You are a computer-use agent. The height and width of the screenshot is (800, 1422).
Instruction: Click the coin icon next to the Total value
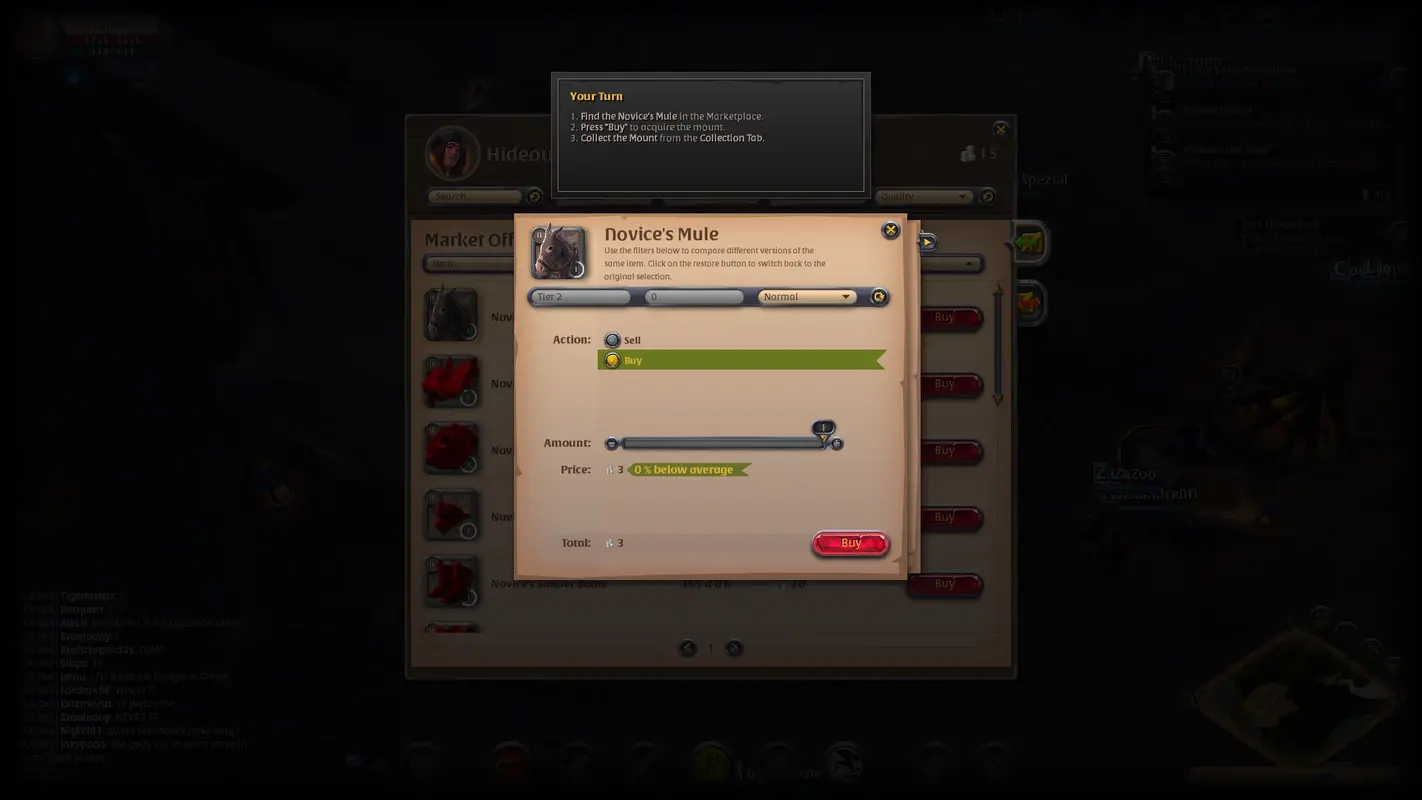point(611,542)
